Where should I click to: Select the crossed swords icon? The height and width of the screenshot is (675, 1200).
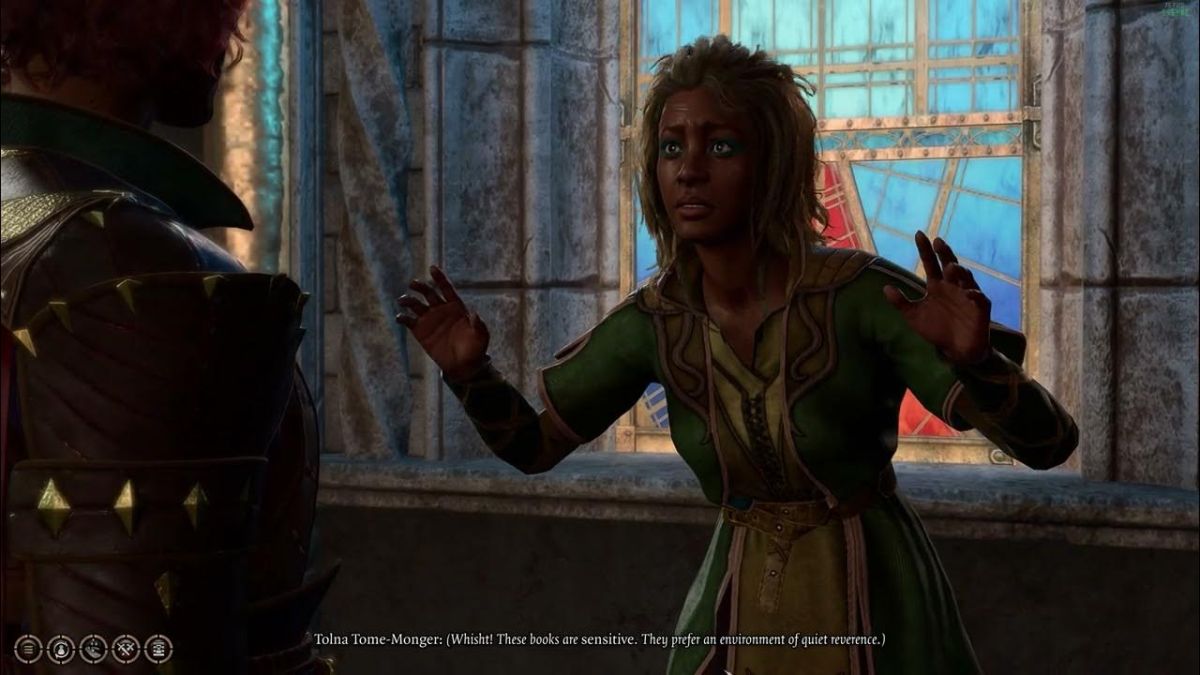[x=126, y=648]
